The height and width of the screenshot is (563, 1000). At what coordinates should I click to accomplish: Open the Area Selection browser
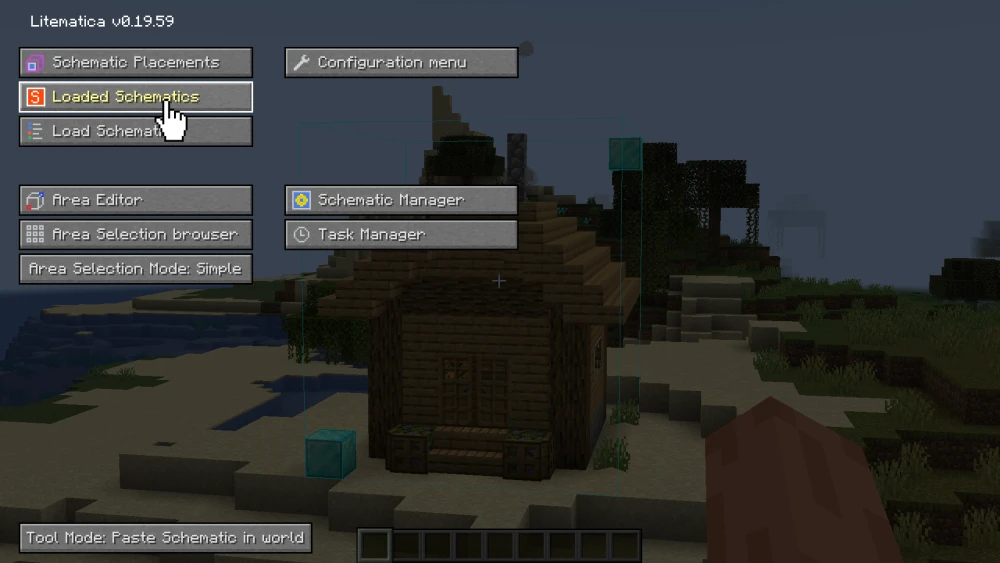135,234
